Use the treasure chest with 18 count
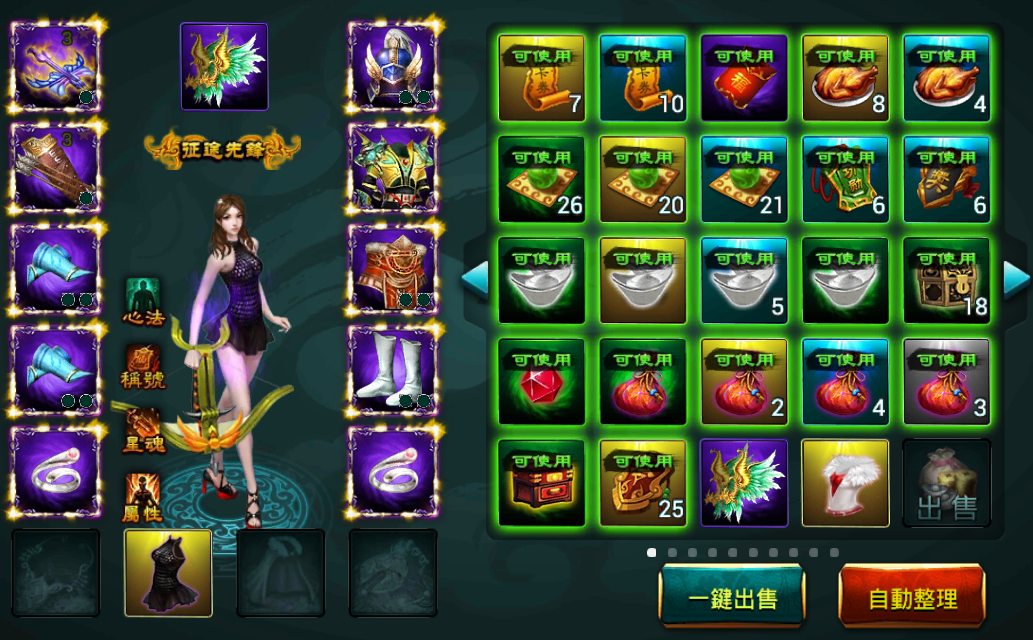This screenshot has height=640, width=1033. [946, 280]
